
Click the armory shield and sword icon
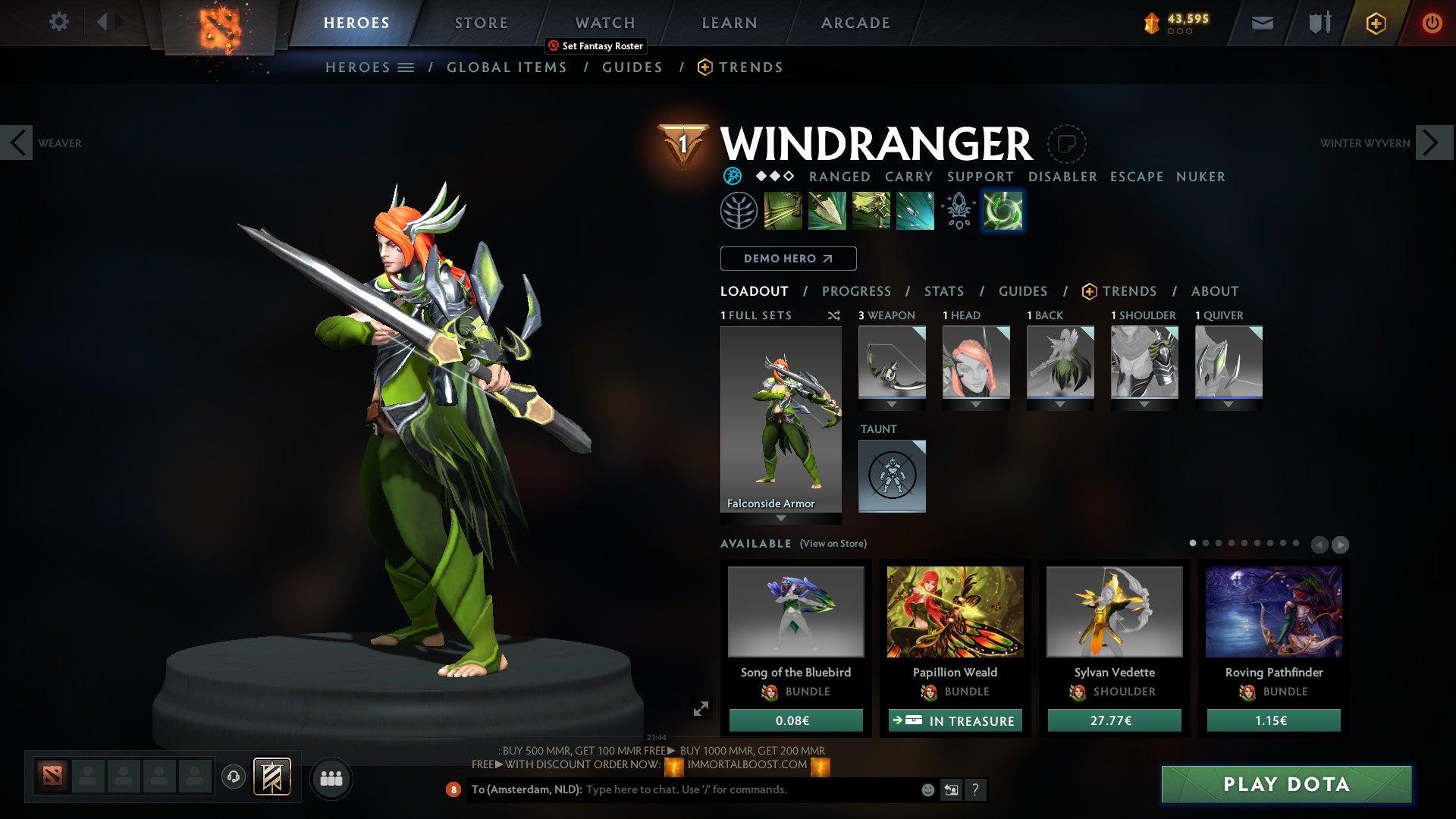(1319, 22)
